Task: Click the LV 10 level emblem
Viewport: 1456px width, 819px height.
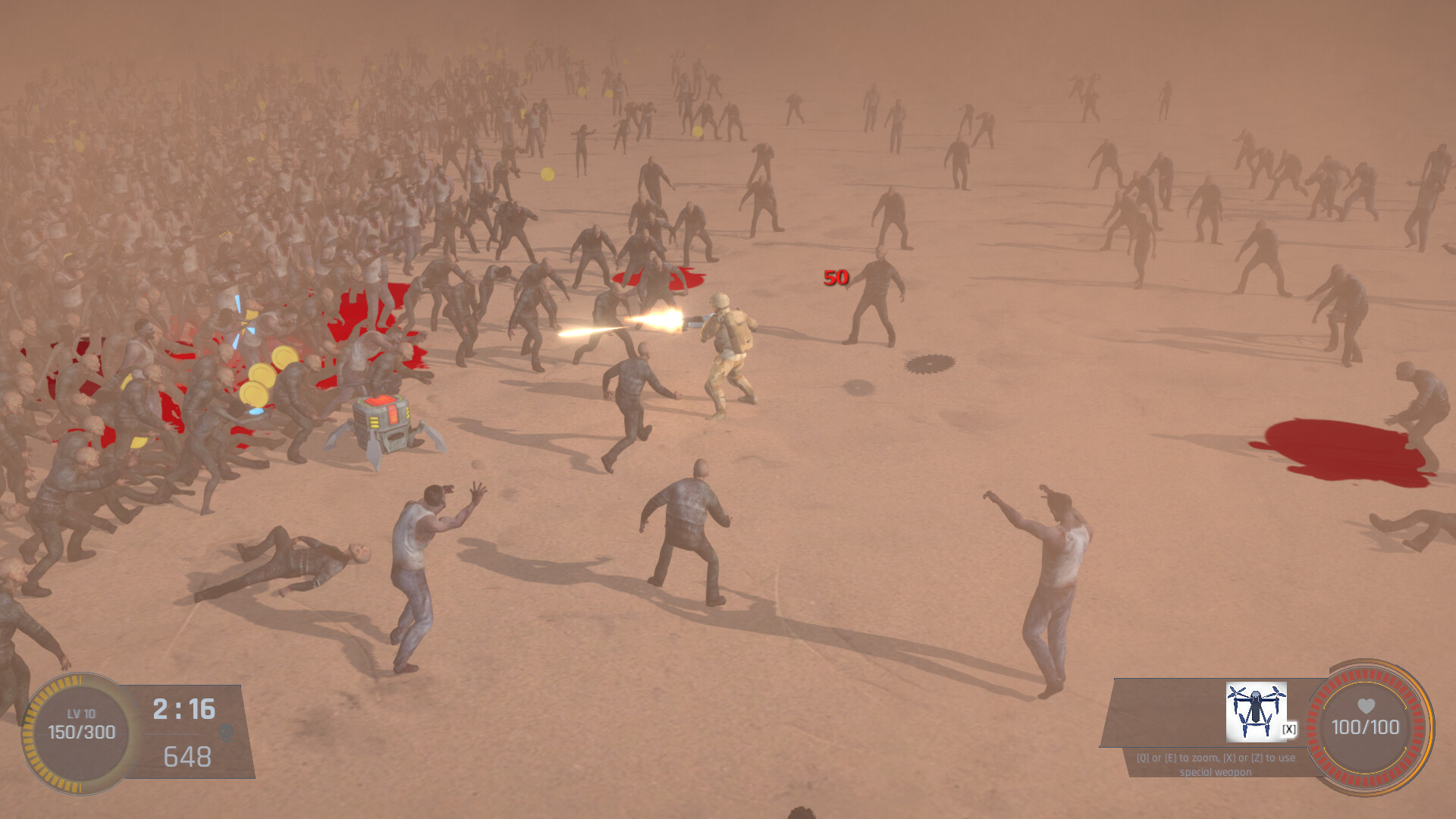Action: point(81,713)
